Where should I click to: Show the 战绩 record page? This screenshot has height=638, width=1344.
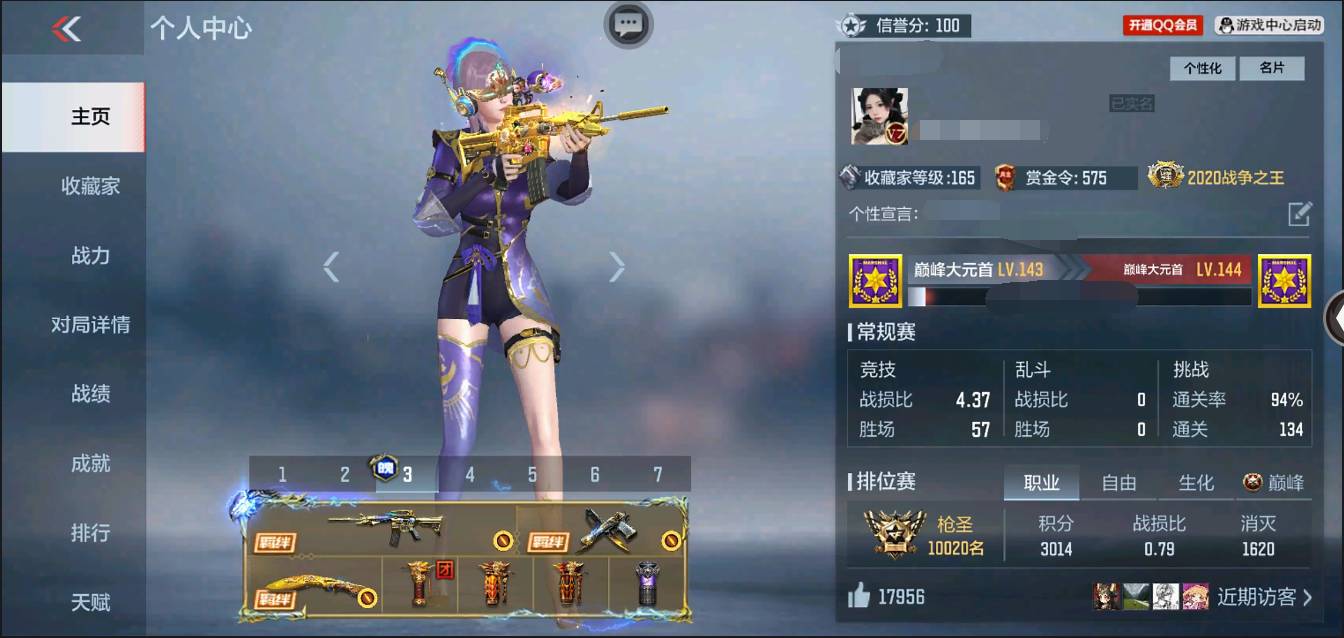click(x=90, y=394)
